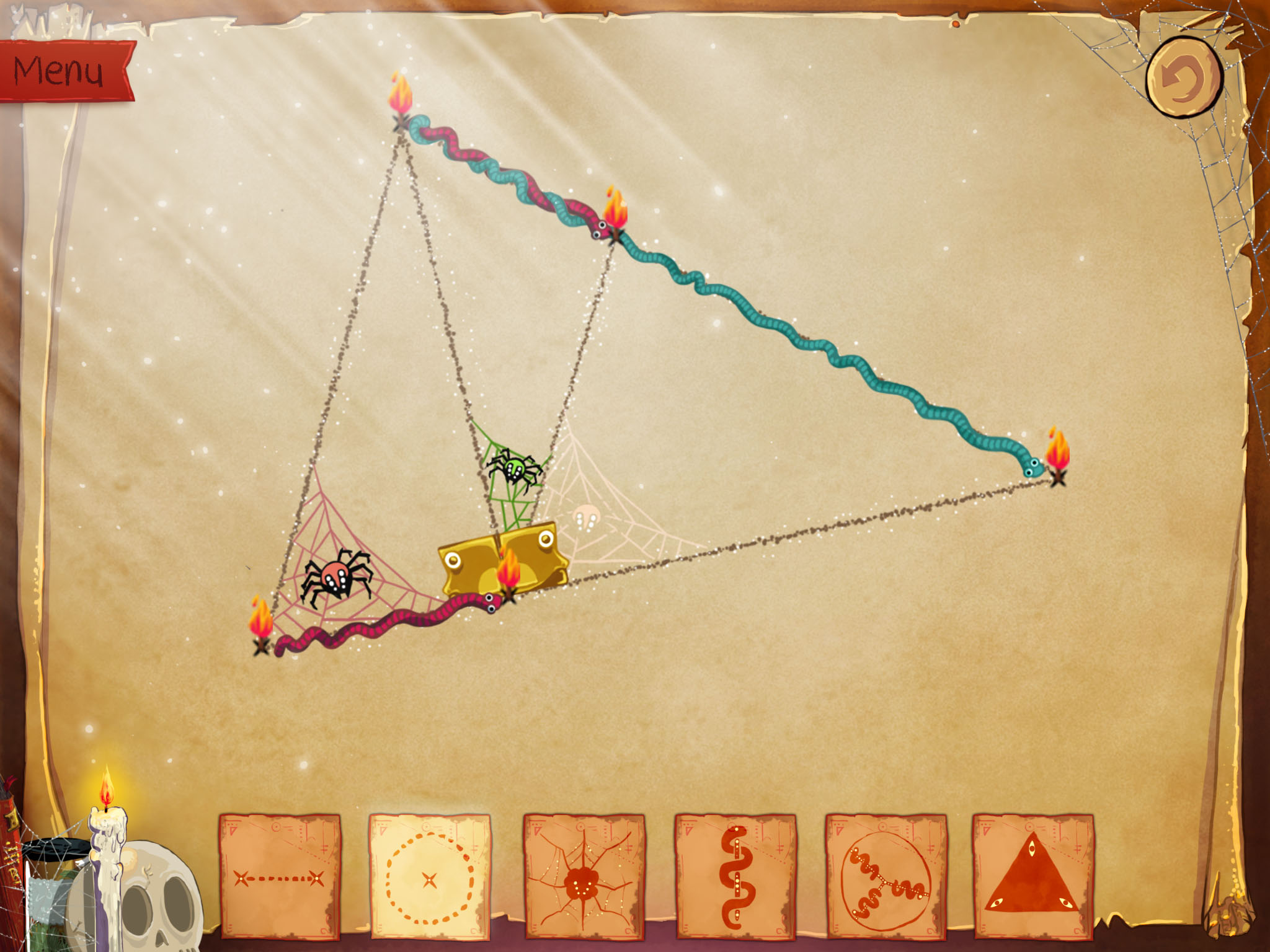Screen dimensions: 1270x952
Task: Open the red Menu banner
Action: click(62, 71)
